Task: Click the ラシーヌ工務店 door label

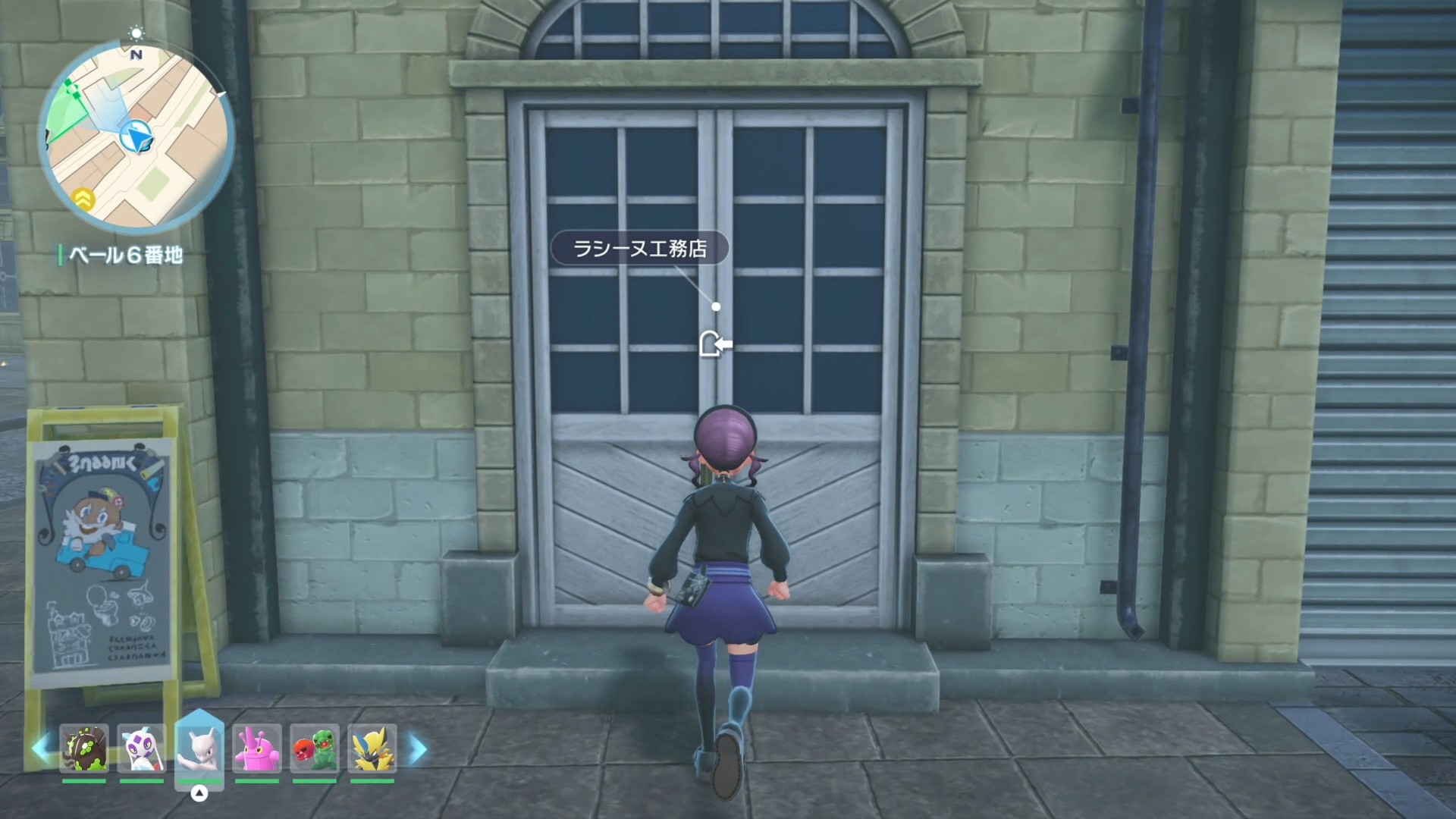Action: click(639, 249)
